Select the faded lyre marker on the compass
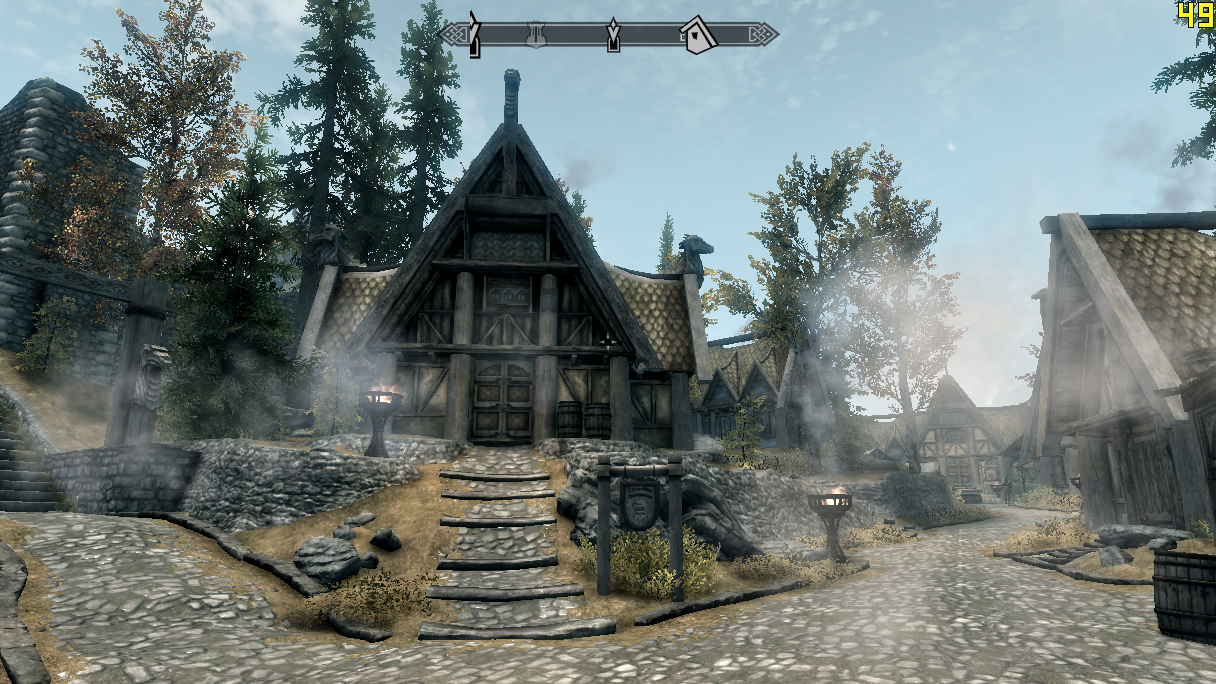Image resolution: width=1216 pixels, height=684 pixels. (537, 34)
